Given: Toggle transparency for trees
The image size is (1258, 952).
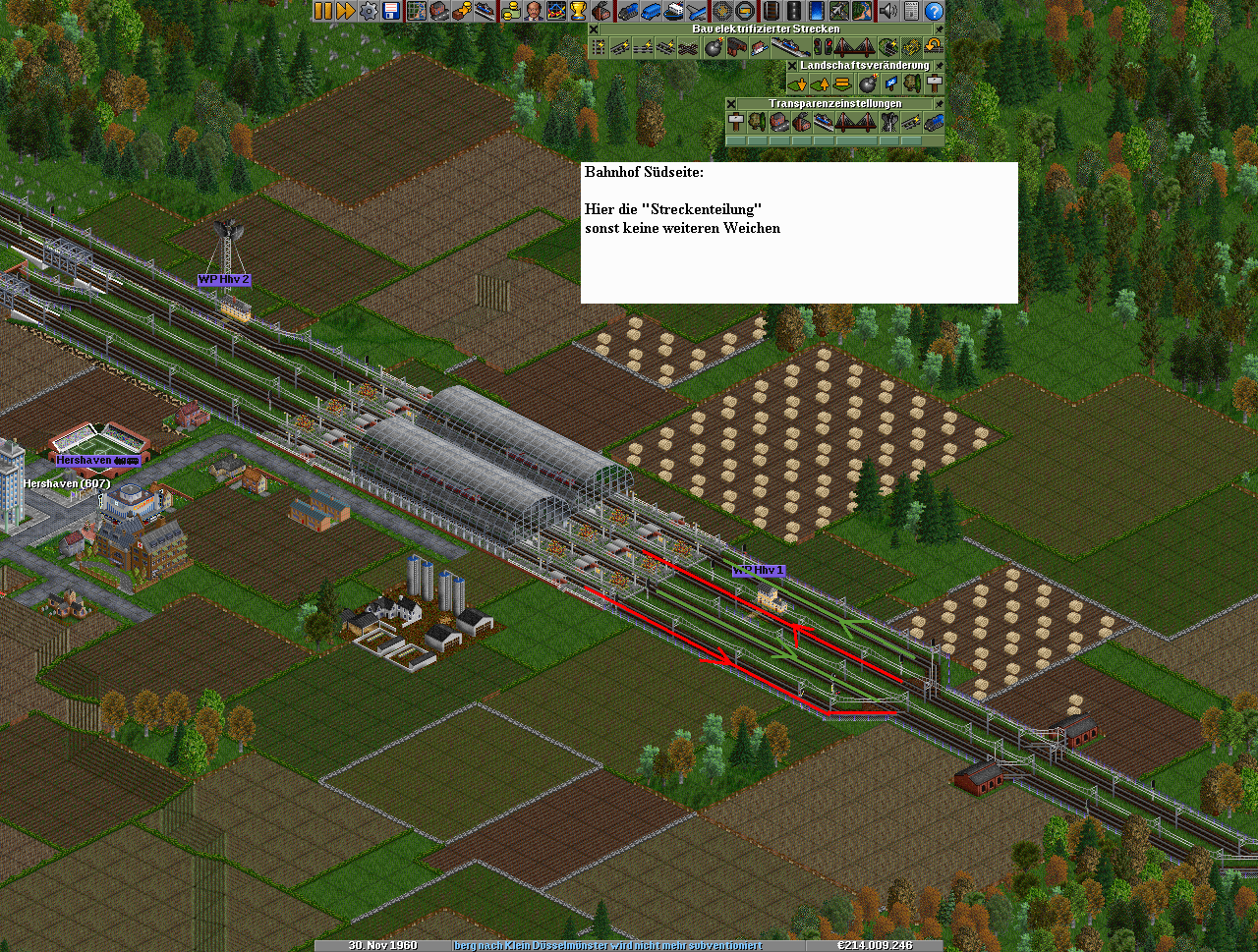Looking at the screenshot, I should (x=757, y=122).
